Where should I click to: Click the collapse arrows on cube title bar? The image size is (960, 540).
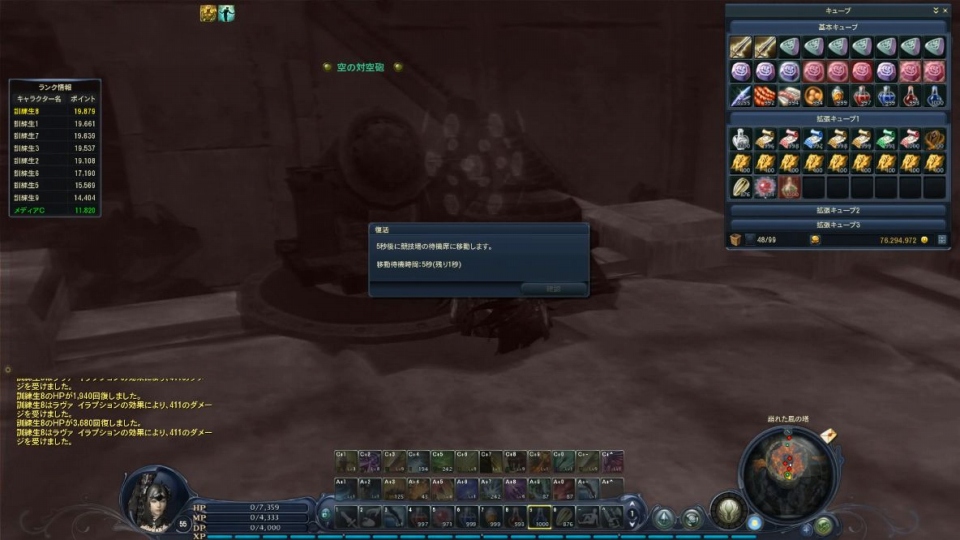click(x=934, y=9)
